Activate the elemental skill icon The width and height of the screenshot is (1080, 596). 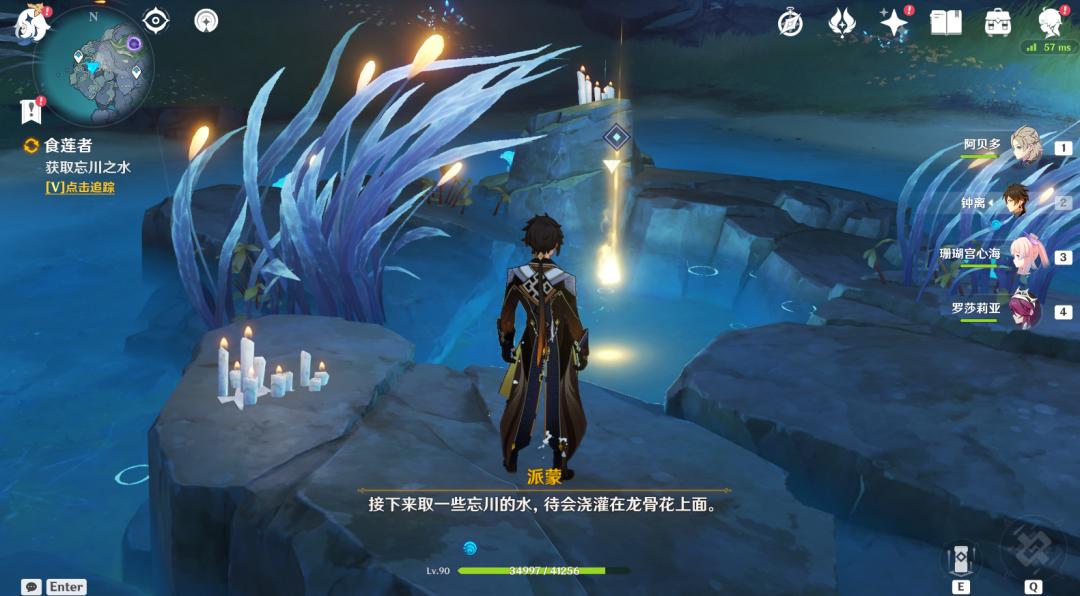[x=961, y=558]
